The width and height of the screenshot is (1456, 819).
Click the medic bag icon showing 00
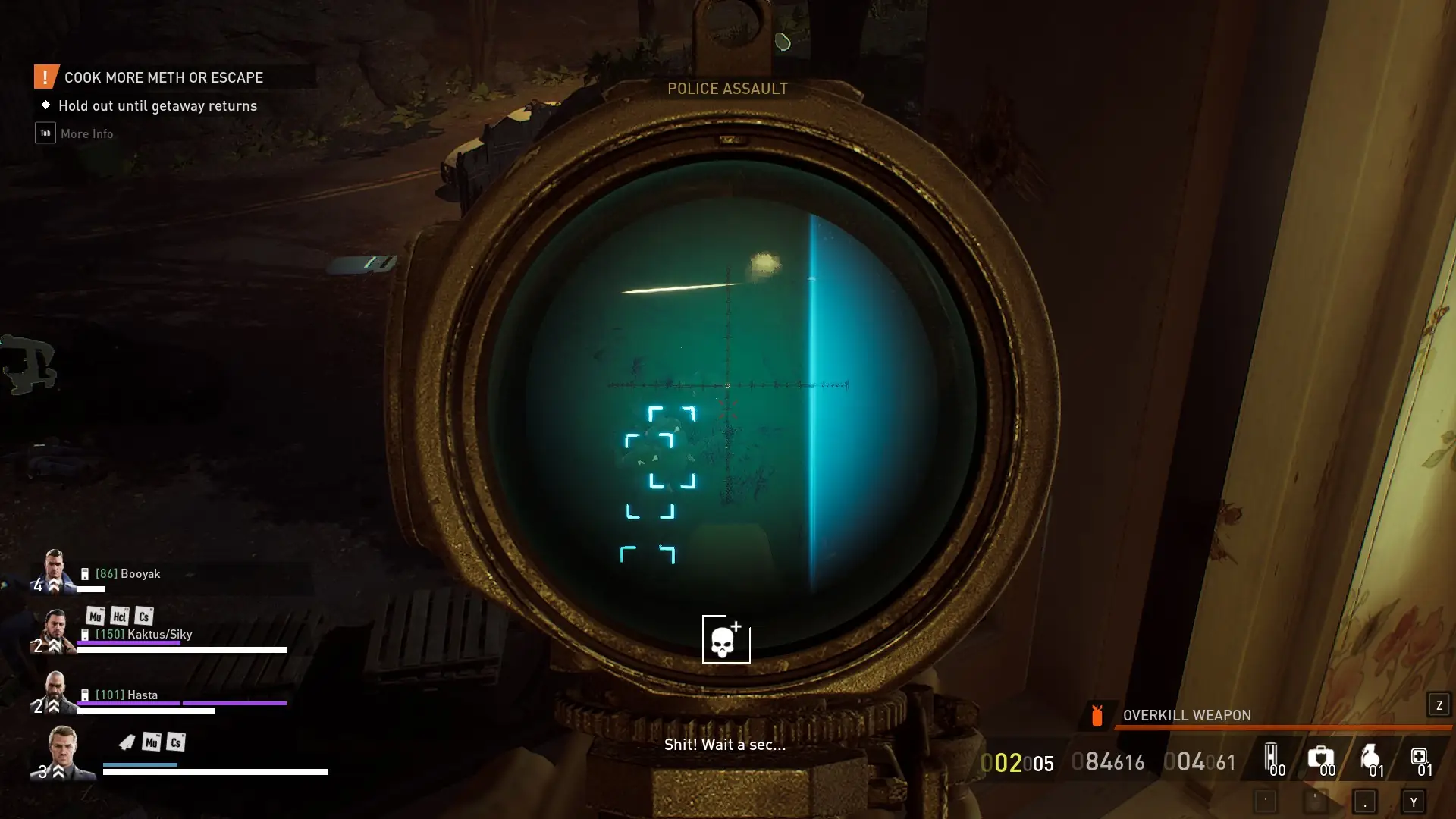1322,757
